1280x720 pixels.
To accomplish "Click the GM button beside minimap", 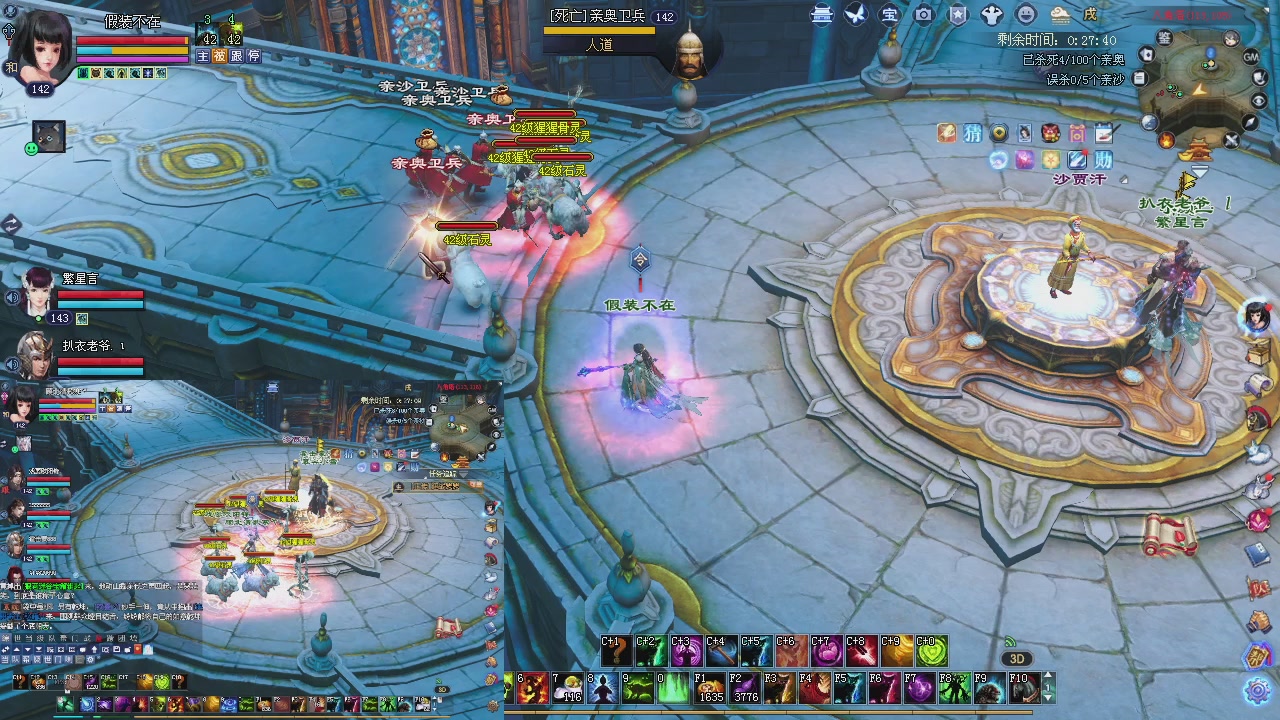I will coord(1251,57).
